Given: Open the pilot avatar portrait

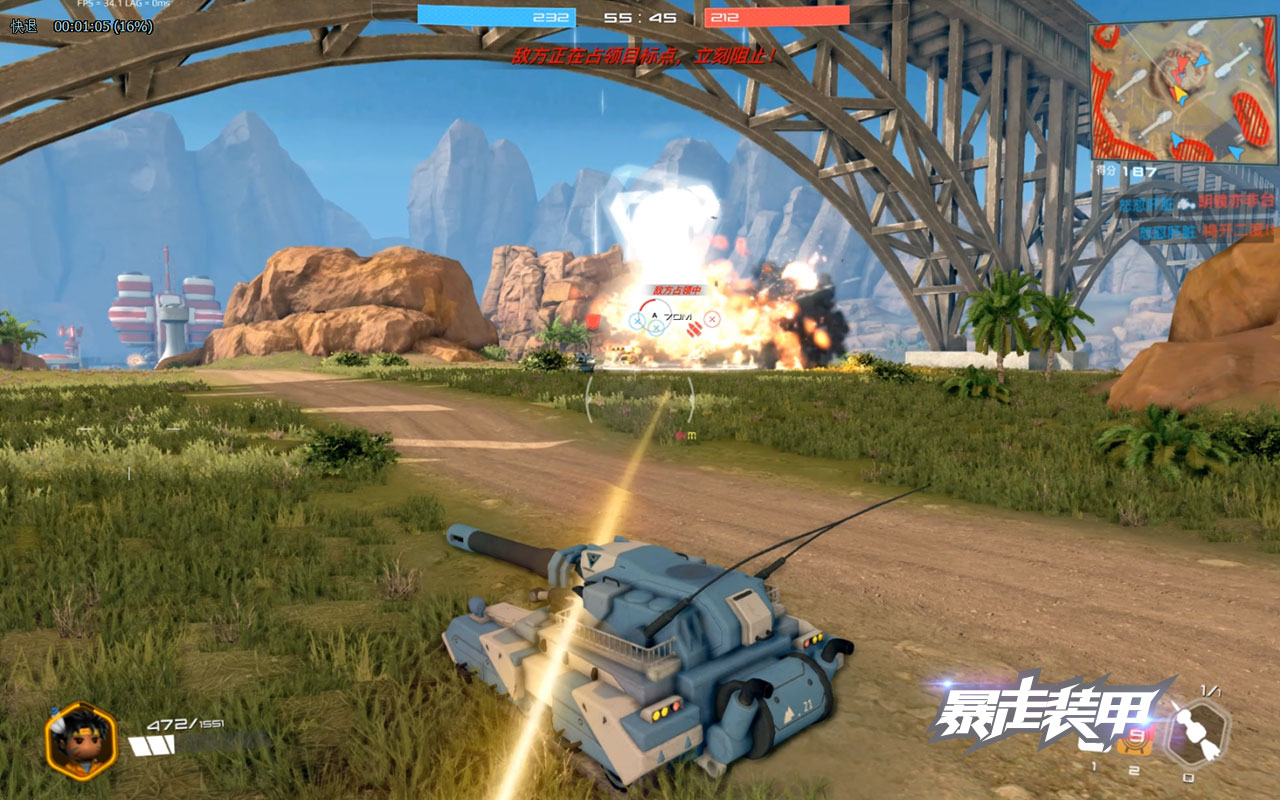Looking at the screenshot, I should [x=81, y=740].
